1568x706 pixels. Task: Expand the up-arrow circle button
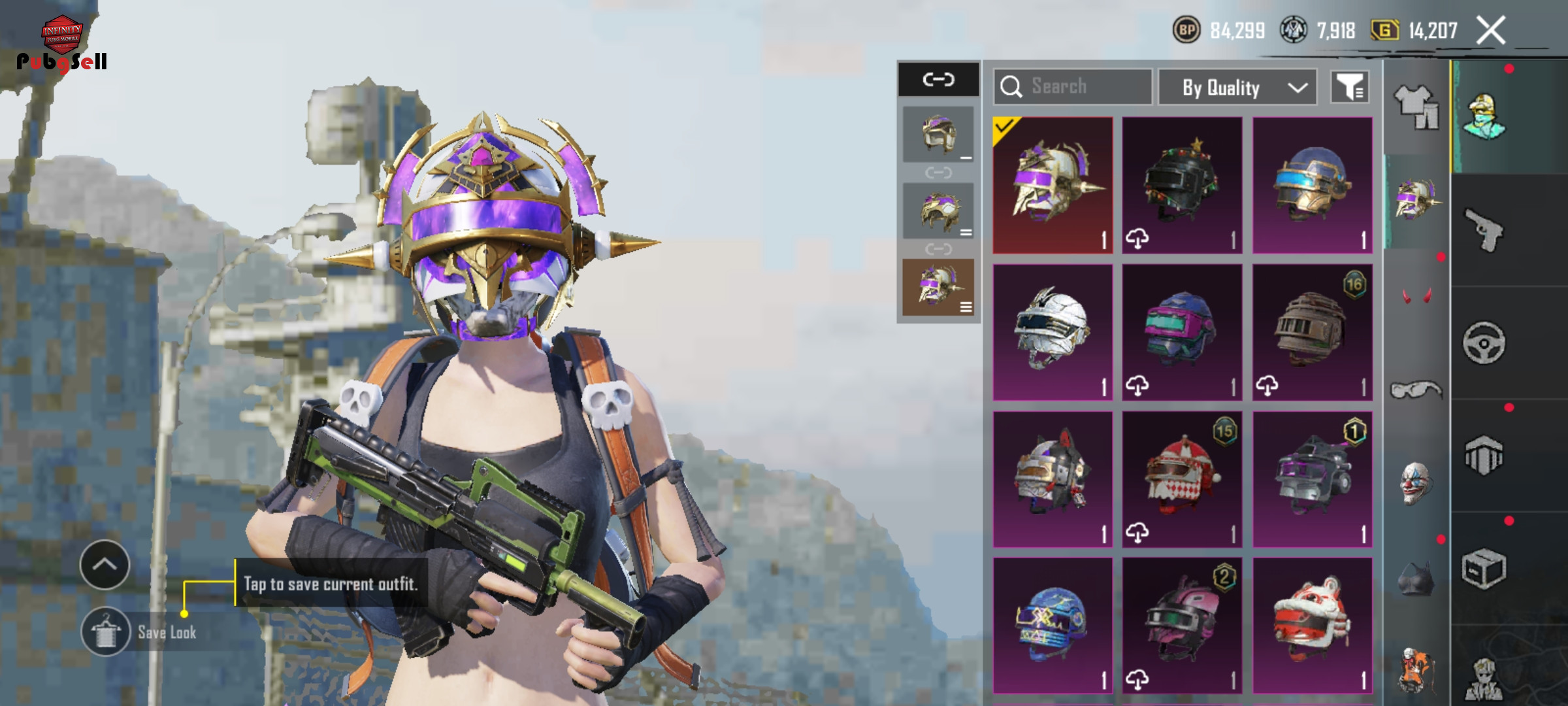coord(105,565)
